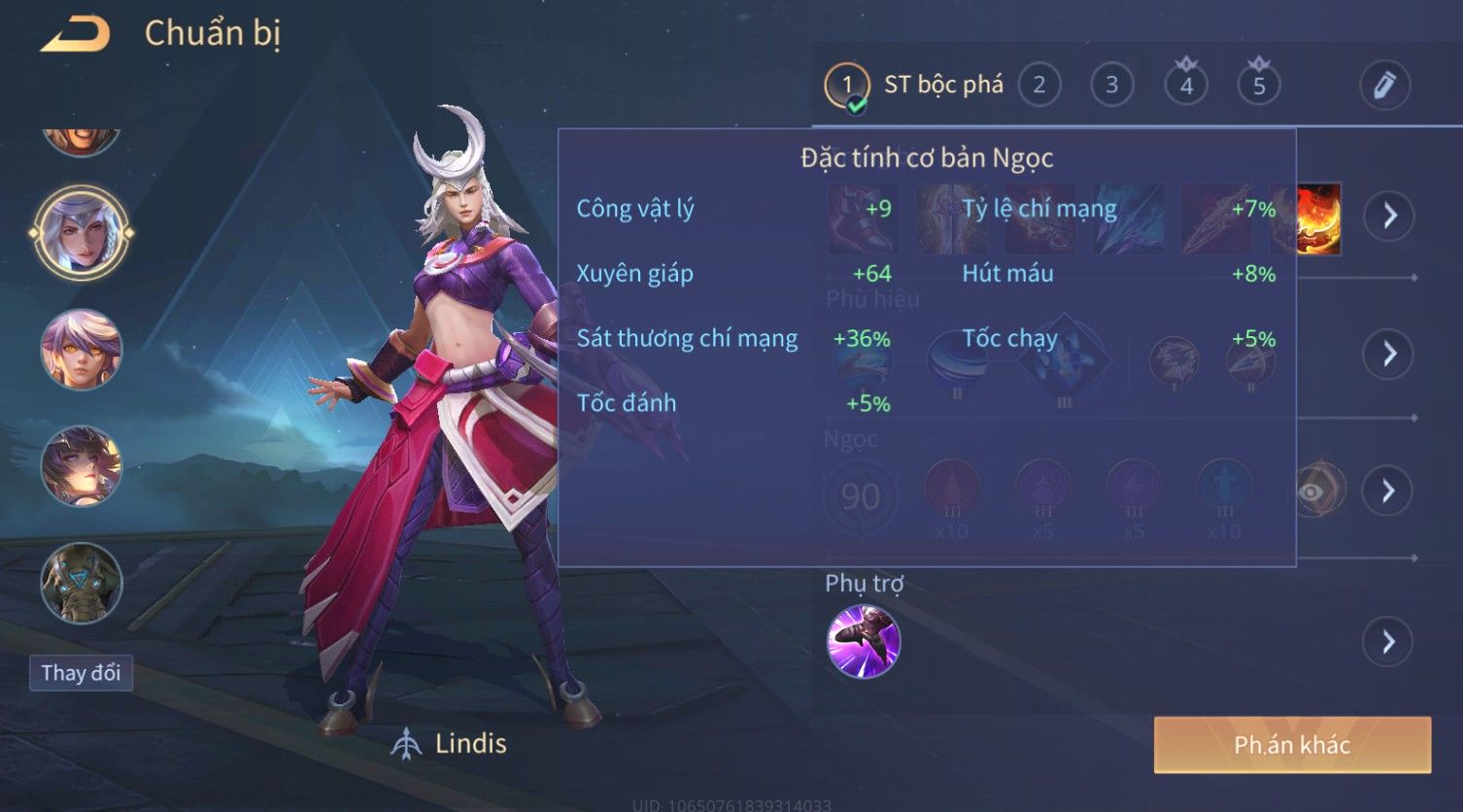Image resolution: width=1463 pixels, height=812 pixels.
Task: Switch to build preset 2
Action: point(1038,85)
